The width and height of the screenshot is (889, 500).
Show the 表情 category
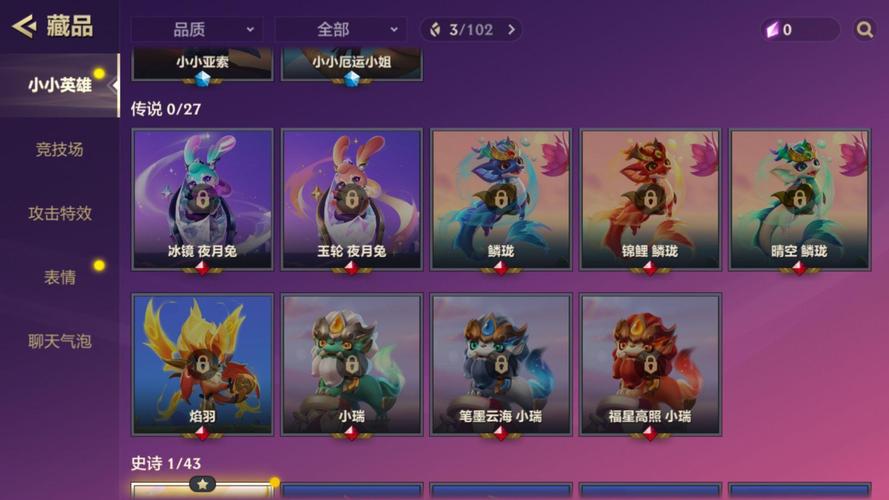pyautogui.click(x=60, y=277)
